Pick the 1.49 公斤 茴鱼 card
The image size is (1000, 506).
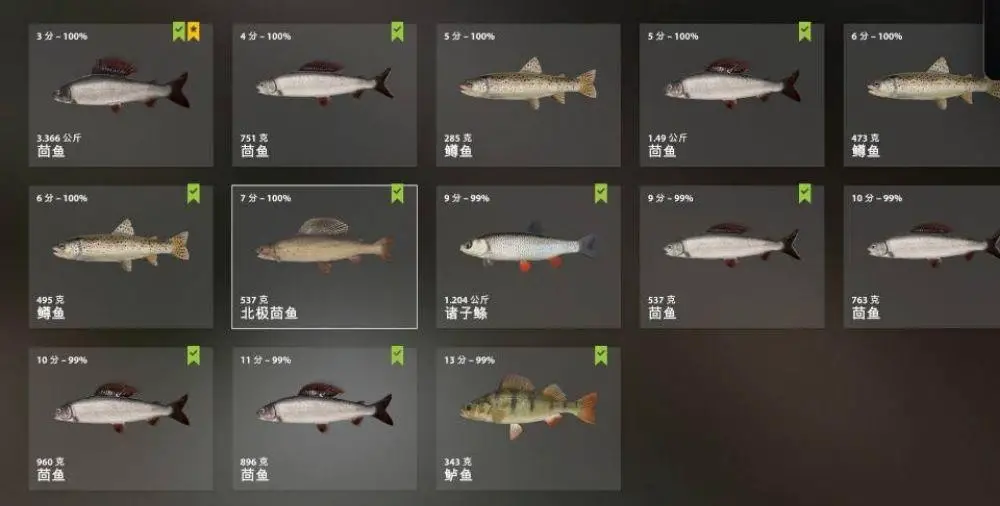[732, 95]
